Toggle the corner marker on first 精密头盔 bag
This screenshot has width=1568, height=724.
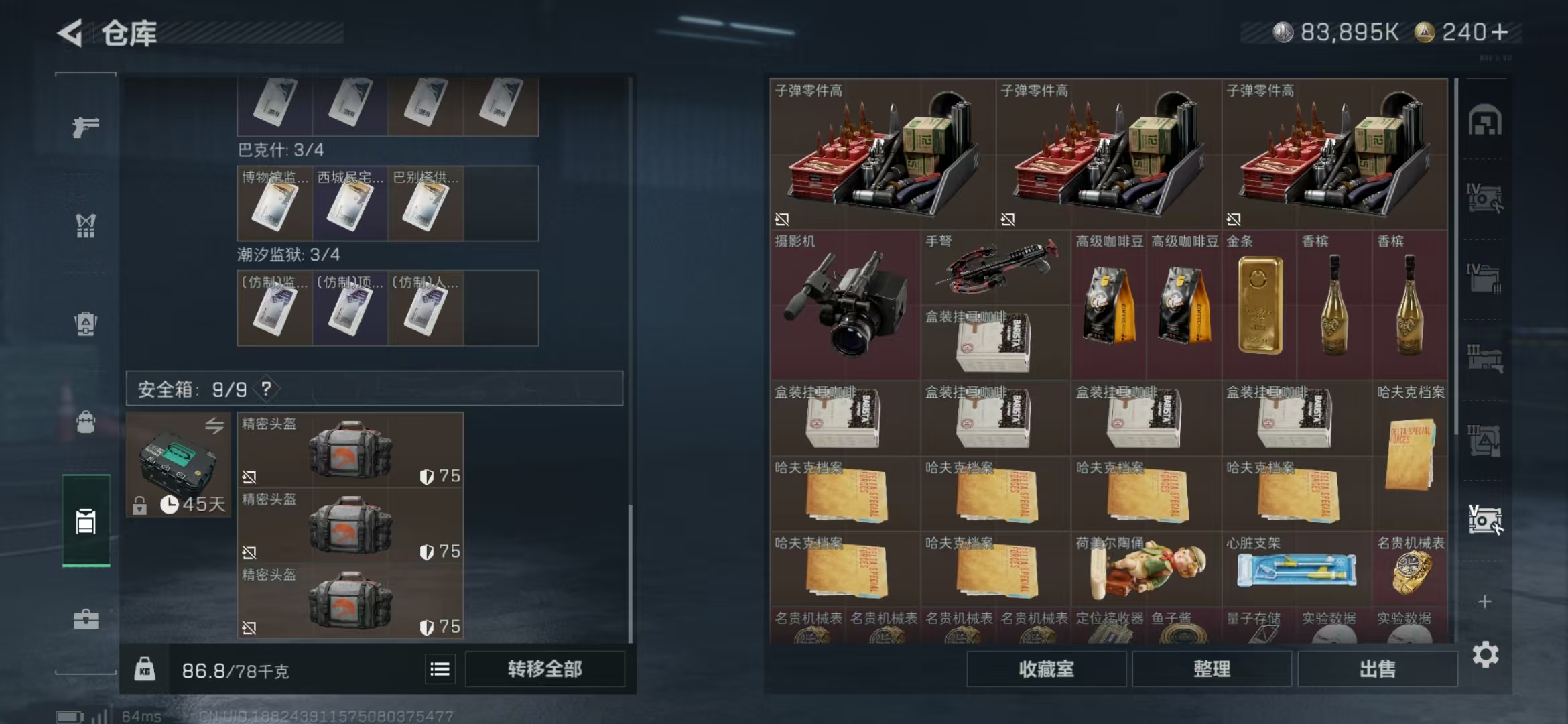pos(249,476)
